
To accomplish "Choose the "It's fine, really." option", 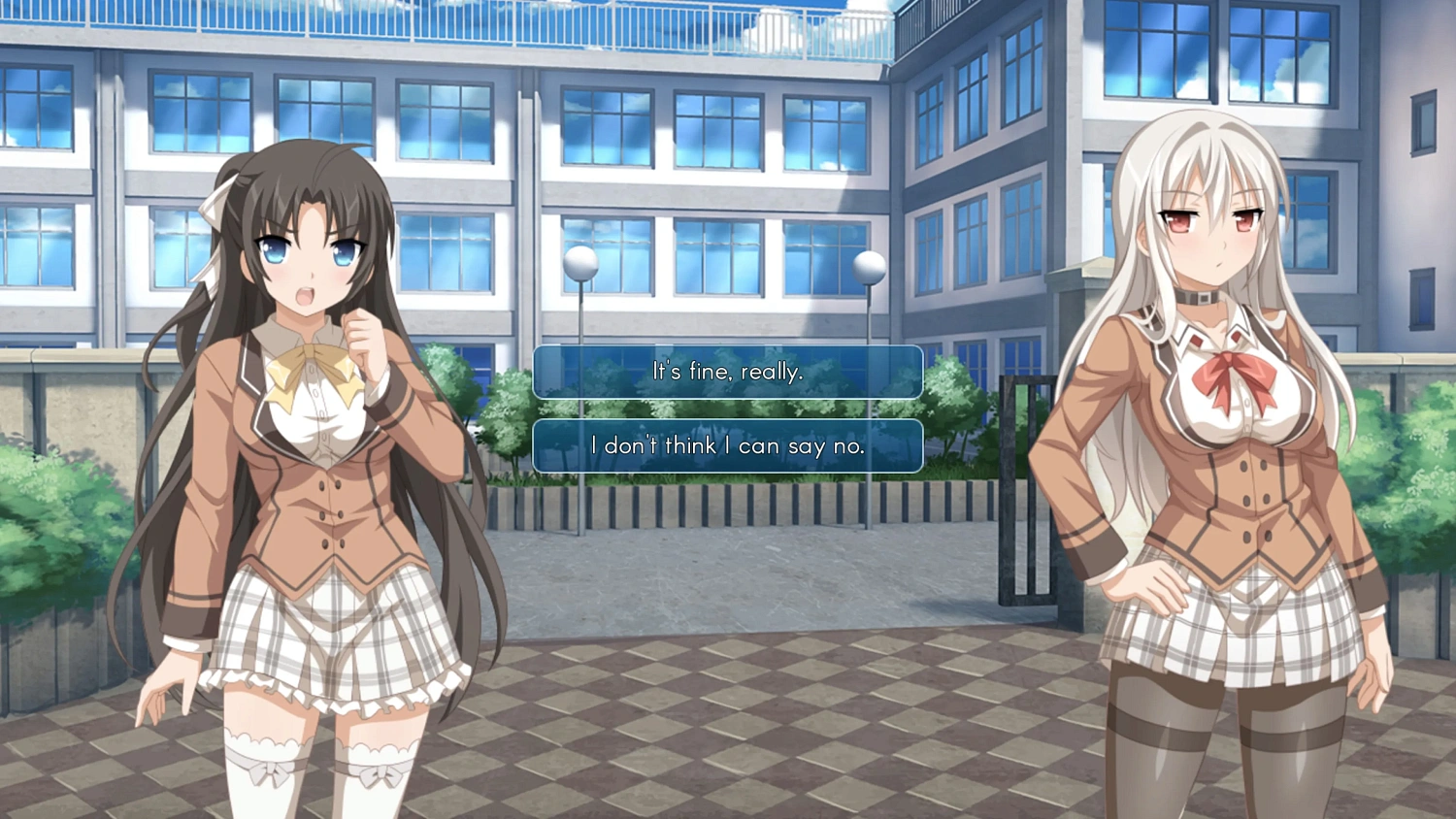I will pyautogui.click(x=726, y=372).
